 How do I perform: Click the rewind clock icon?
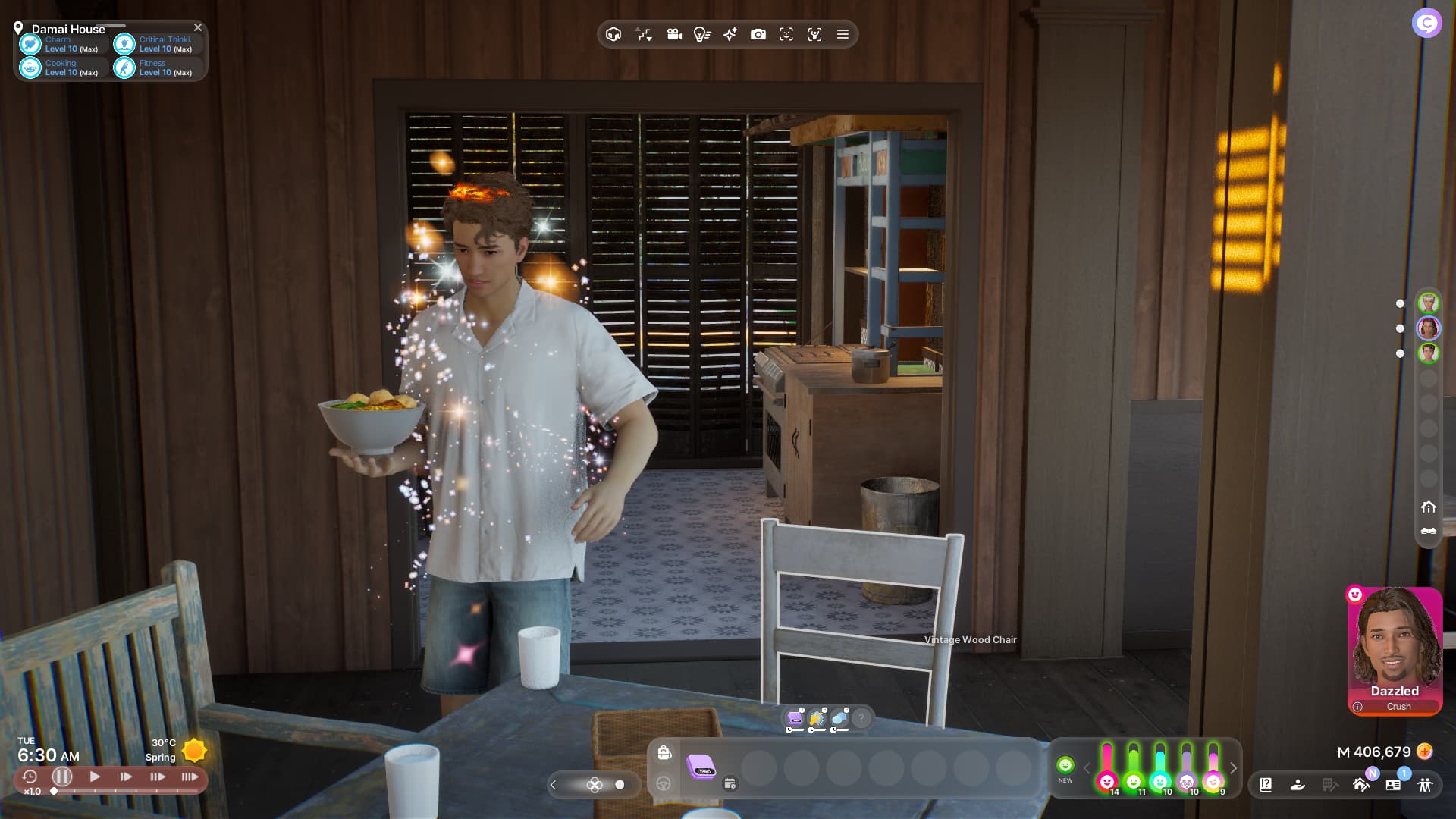[x=30, y=777]
